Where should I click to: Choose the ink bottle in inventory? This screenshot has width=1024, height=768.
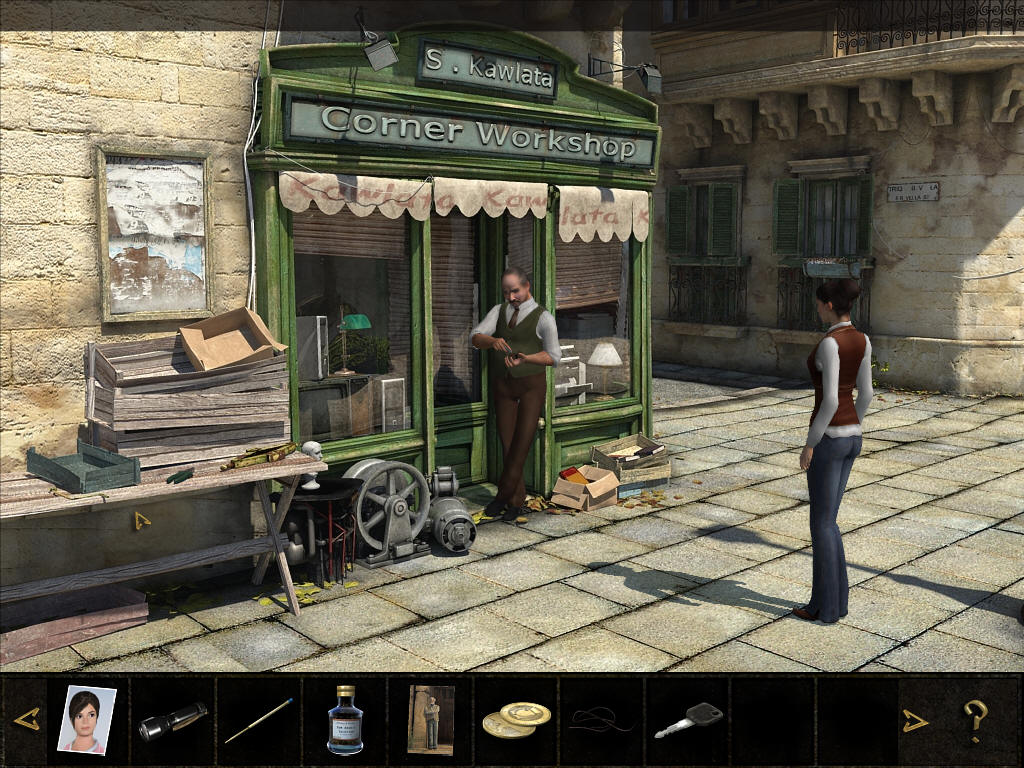[345, 720]
